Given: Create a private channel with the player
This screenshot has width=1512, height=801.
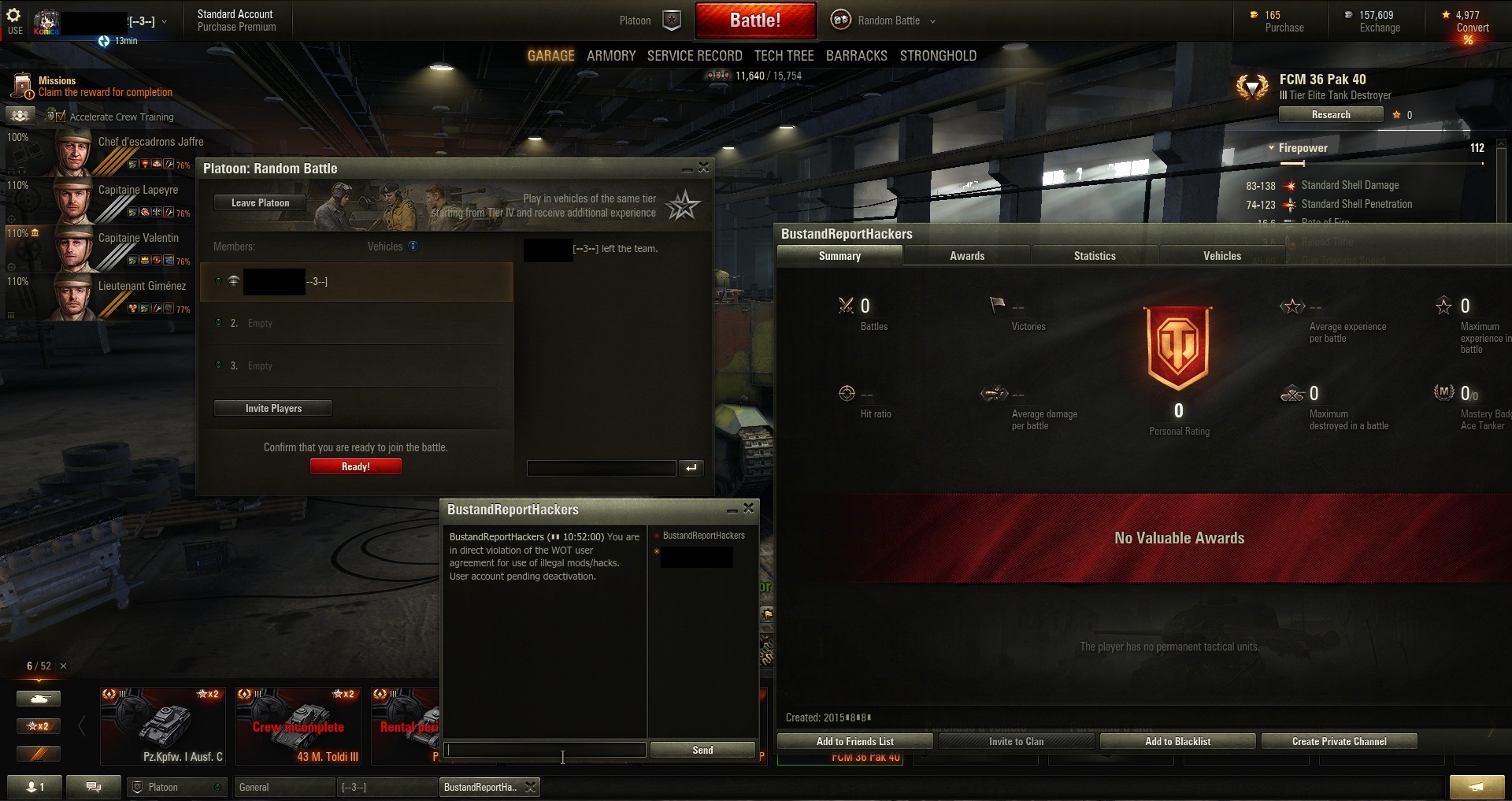Looking at the screenshot, I should (1339, 742).
